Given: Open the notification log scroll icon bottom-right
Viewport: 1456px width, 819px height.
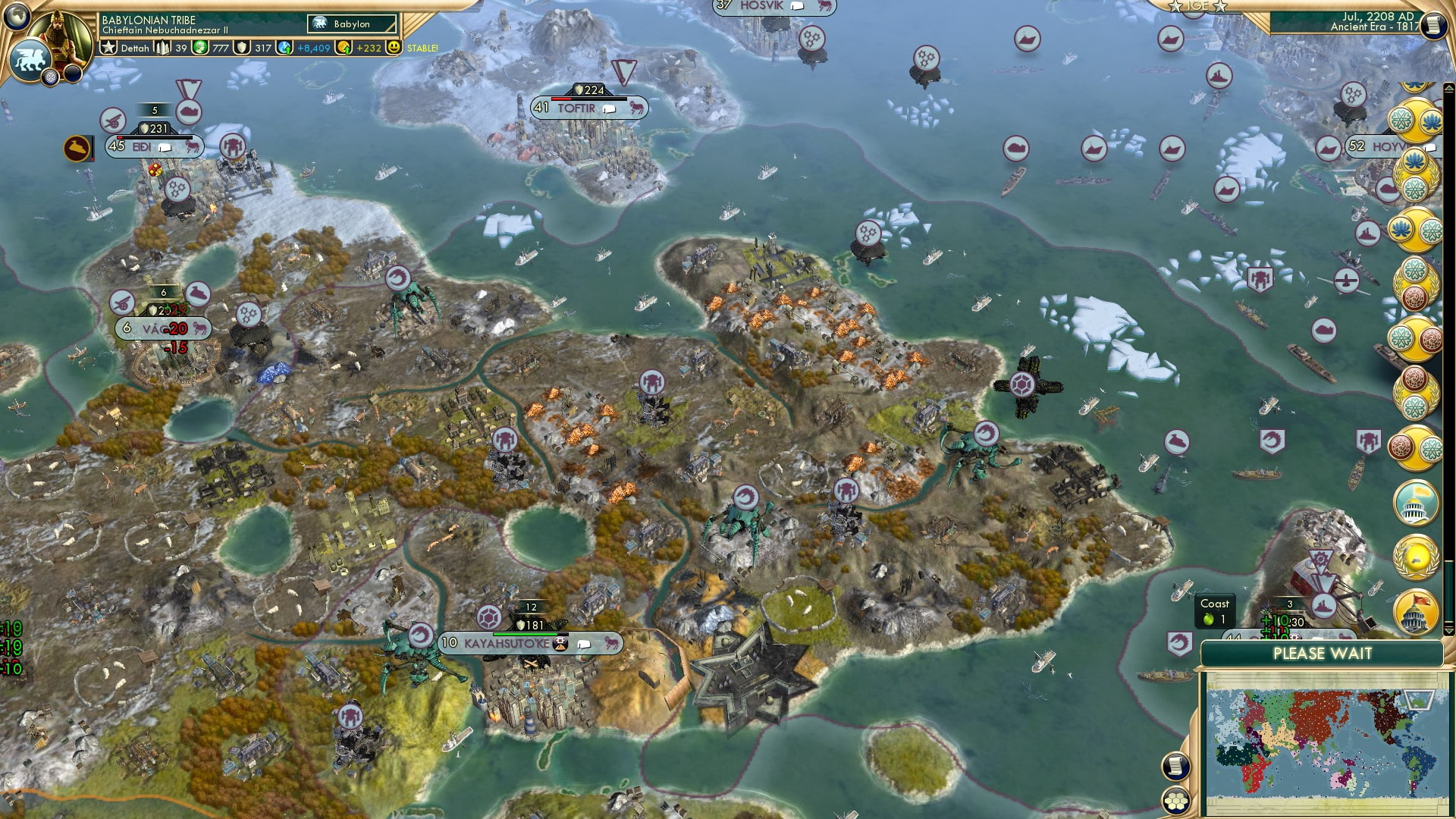Looking at the screenshot, I should [x=1175, y=767].
